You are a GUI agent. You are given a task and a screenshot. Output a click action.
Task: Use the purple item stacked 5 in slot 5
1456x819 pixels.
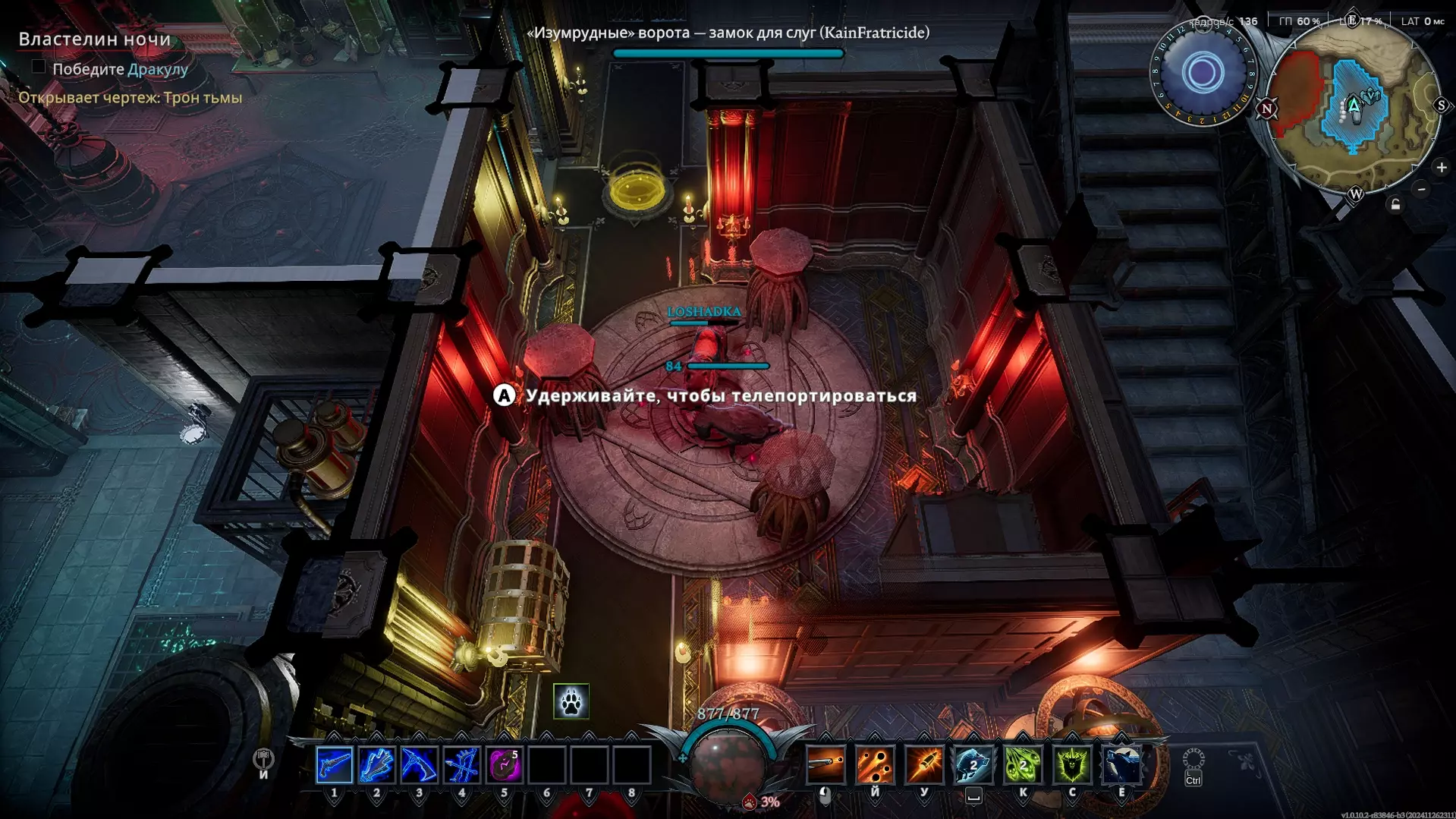[x=504, y=765]
